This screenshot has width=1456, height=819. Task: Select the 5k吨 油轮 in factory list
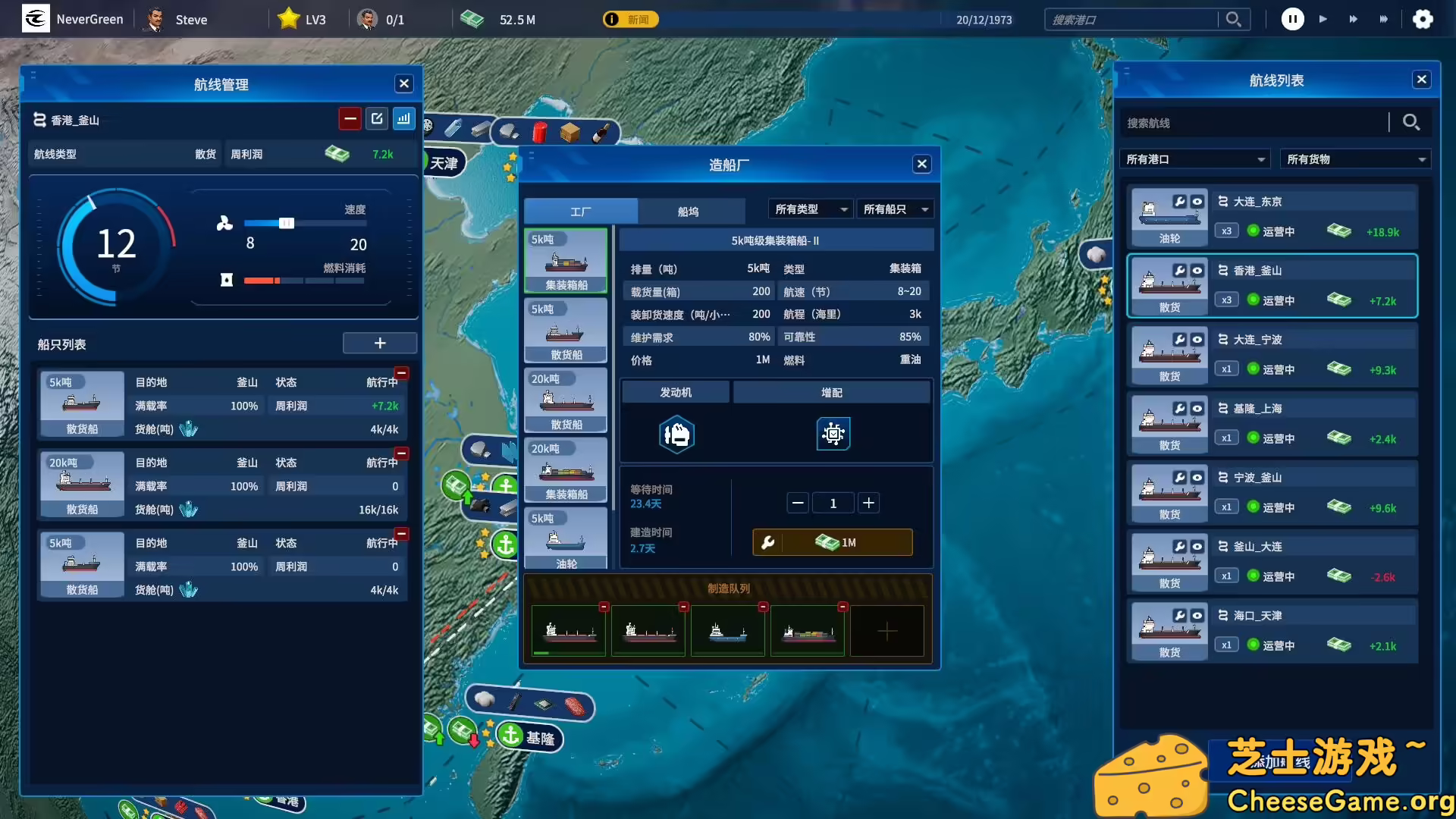566,538
